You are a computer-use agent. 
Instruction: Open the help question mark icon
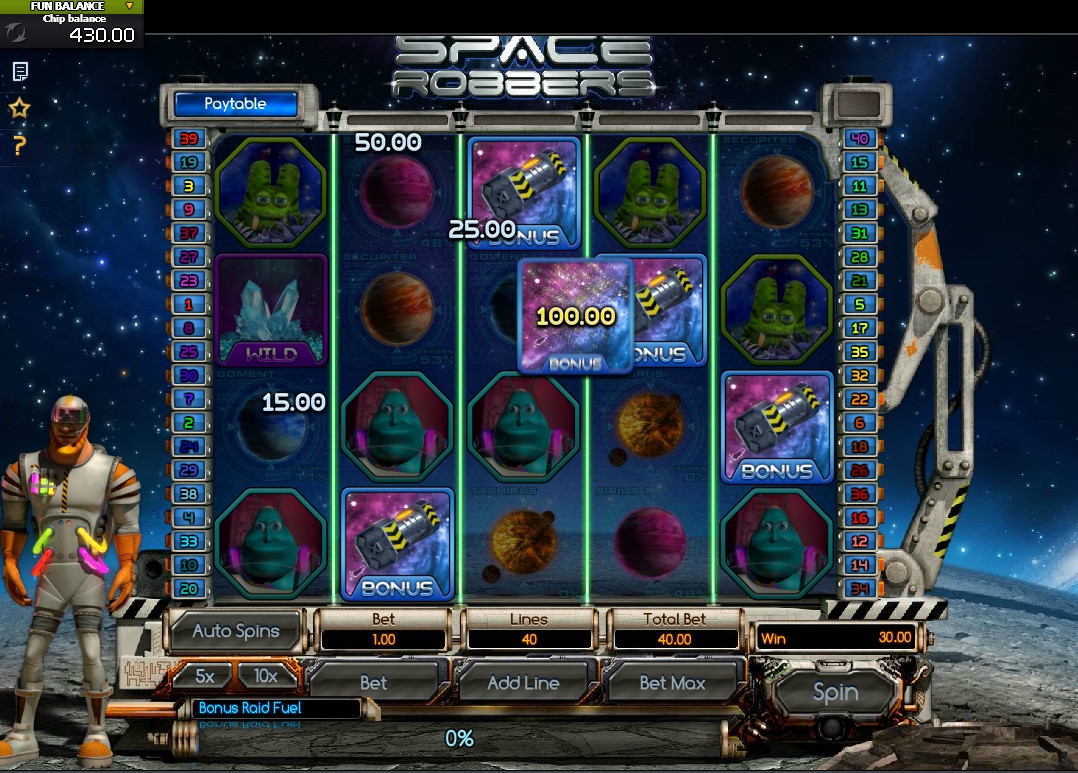(x=19, y=146)
